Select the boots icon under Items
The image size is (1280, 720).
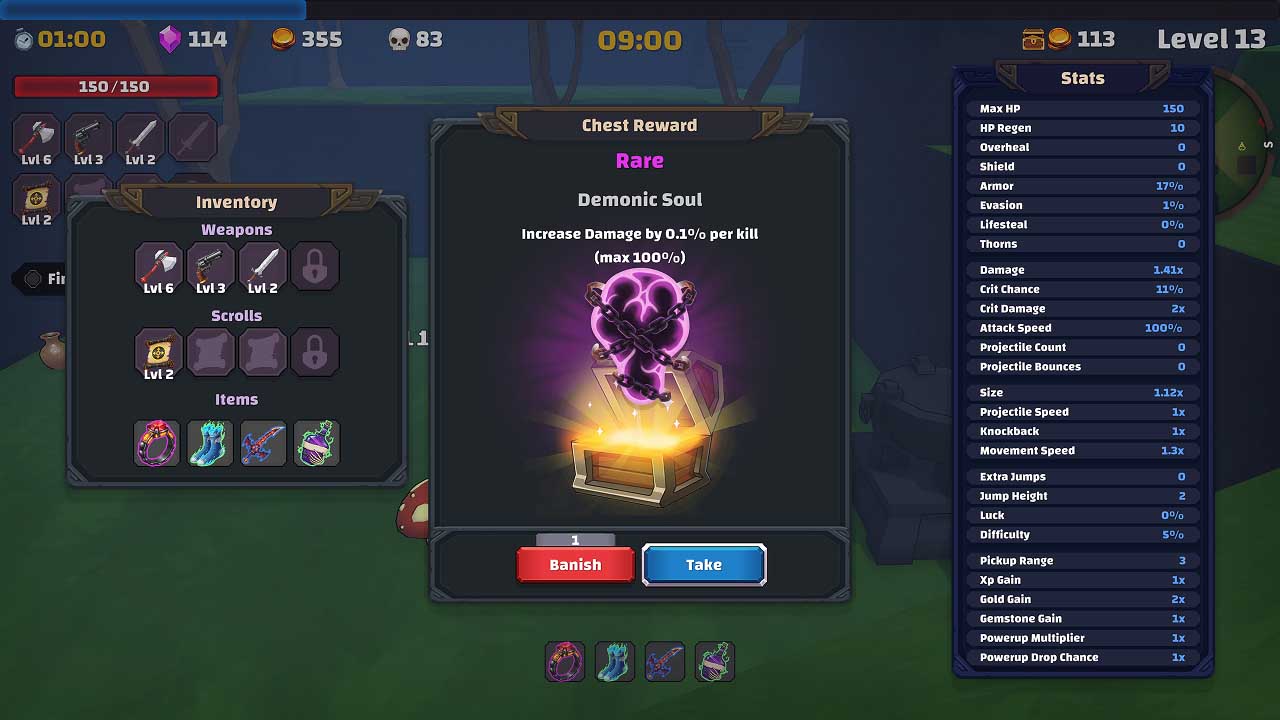coord(210,442)
